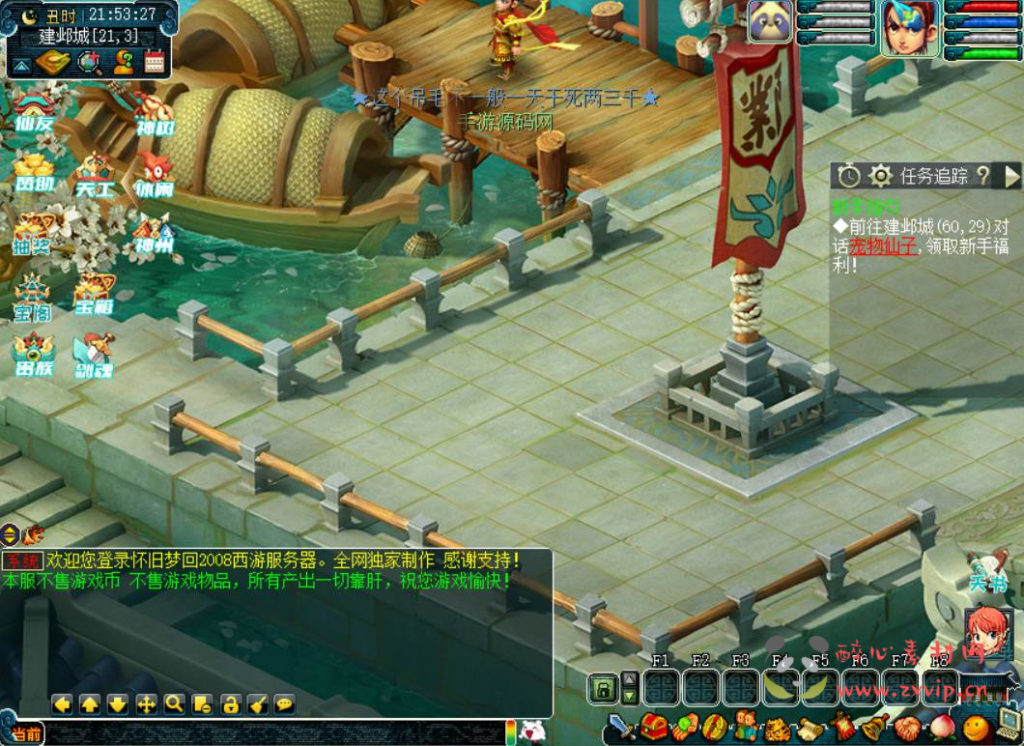This screenshot has height=746, width=1024.
Task: Open the 抽奖 lottery icon
Action: [33, 234]
